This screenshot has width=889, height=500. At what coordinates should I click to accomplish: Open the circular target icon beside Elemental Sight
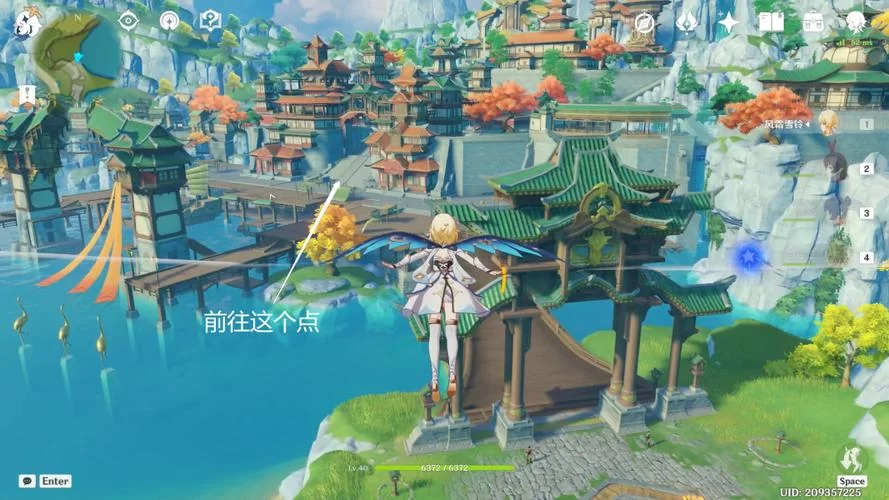(169, 21)
